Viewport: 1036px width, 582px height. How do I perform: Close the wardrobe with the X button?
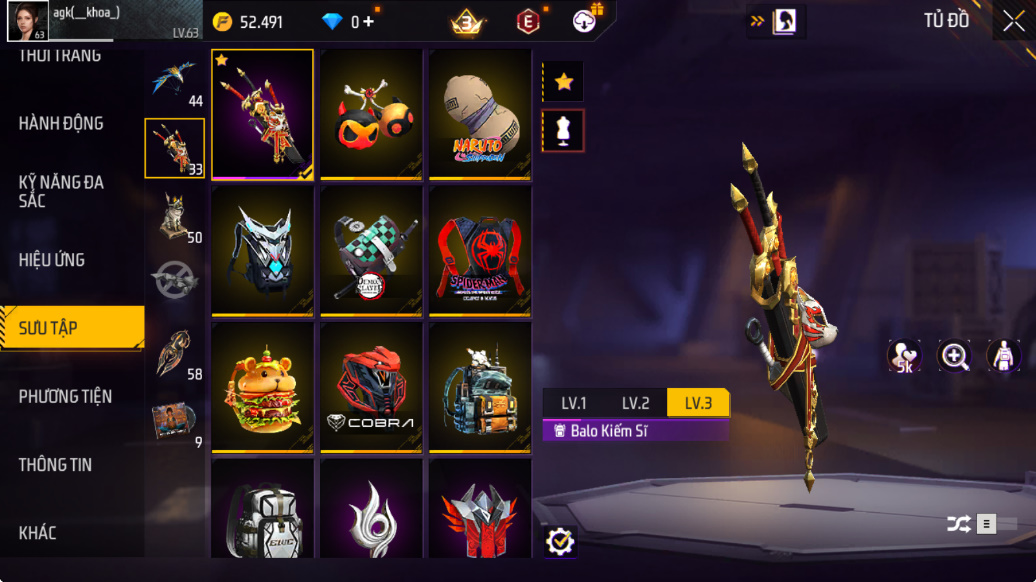(x=1013, y=22)
